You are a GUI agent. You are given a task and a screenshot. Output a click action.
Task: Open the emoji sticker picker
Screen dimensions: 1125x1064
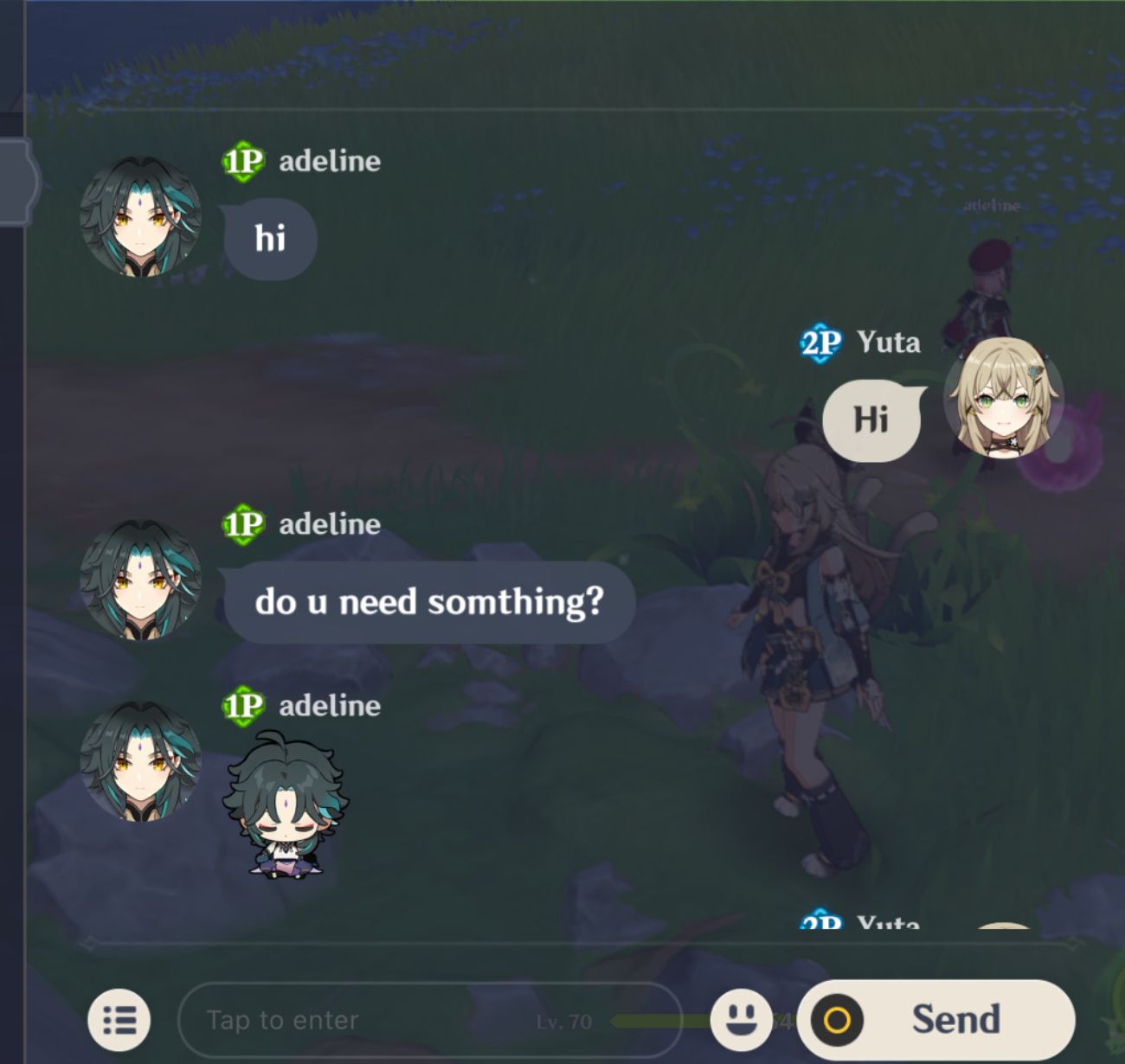tap(740, 1019)
